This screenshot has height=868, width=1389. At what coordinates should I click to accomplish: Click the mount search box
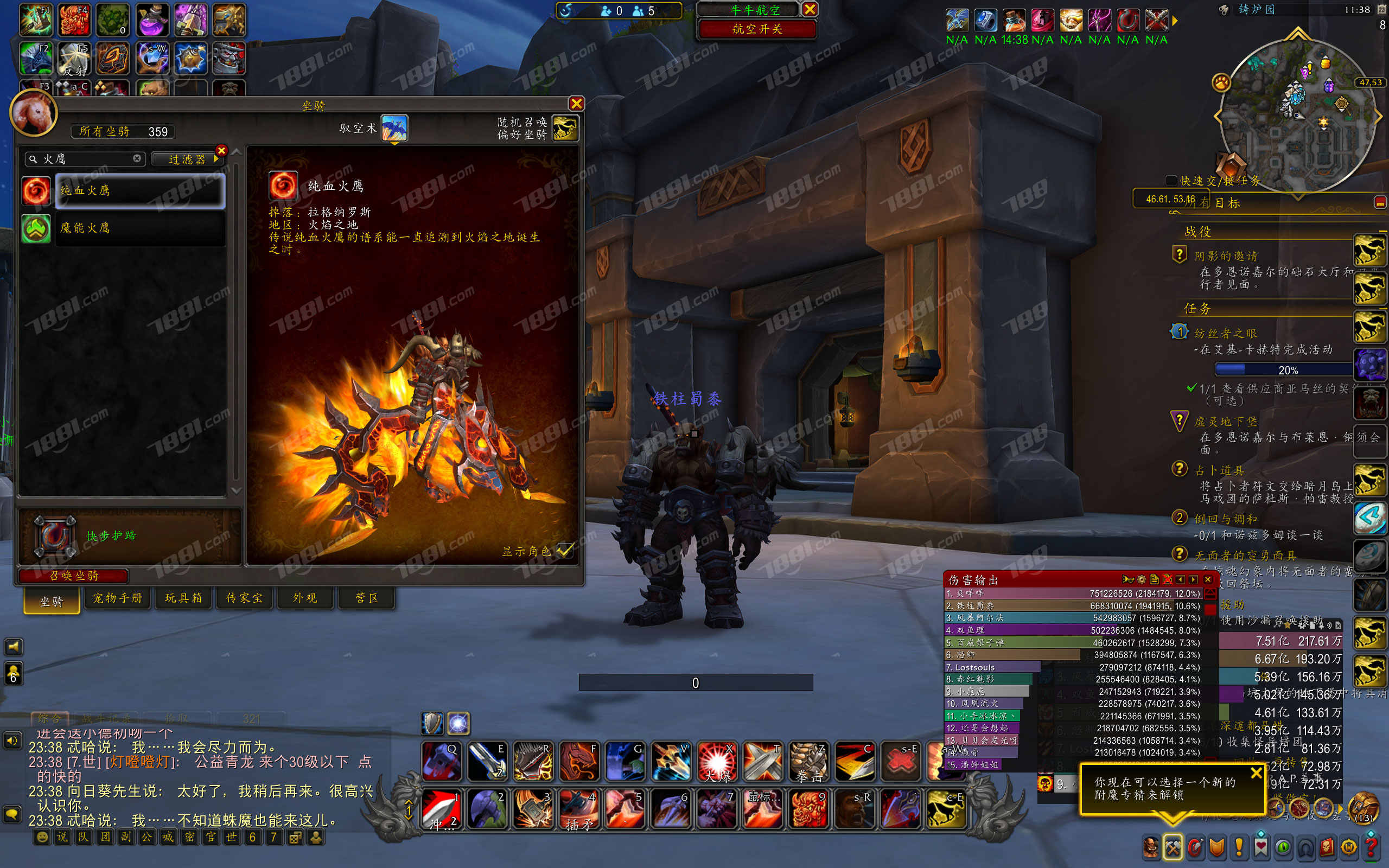pyautogui.click(x=86, y=159)
